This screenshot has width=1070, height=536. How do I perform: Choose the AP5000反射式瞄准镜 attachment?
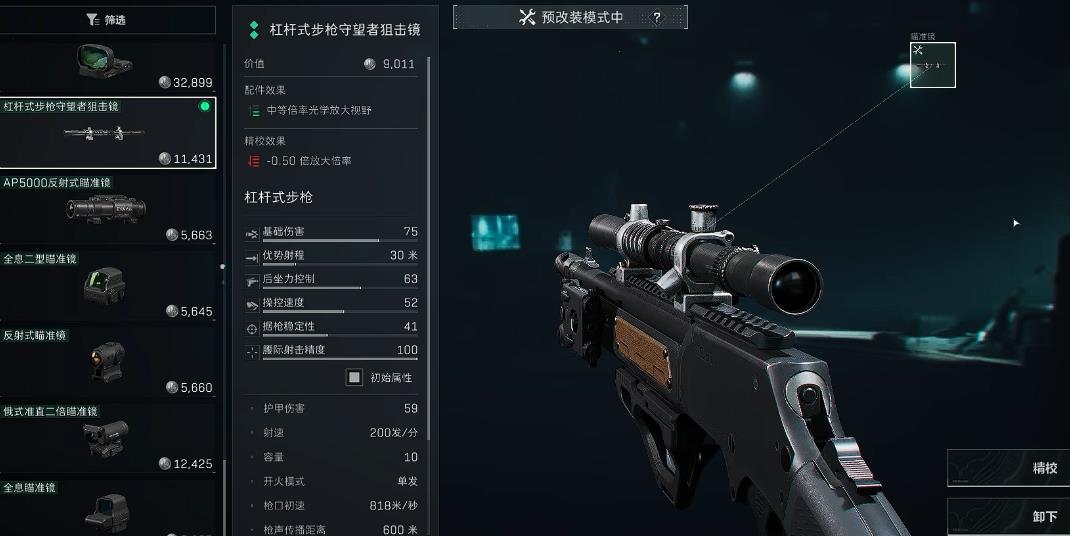click(106, 209)
